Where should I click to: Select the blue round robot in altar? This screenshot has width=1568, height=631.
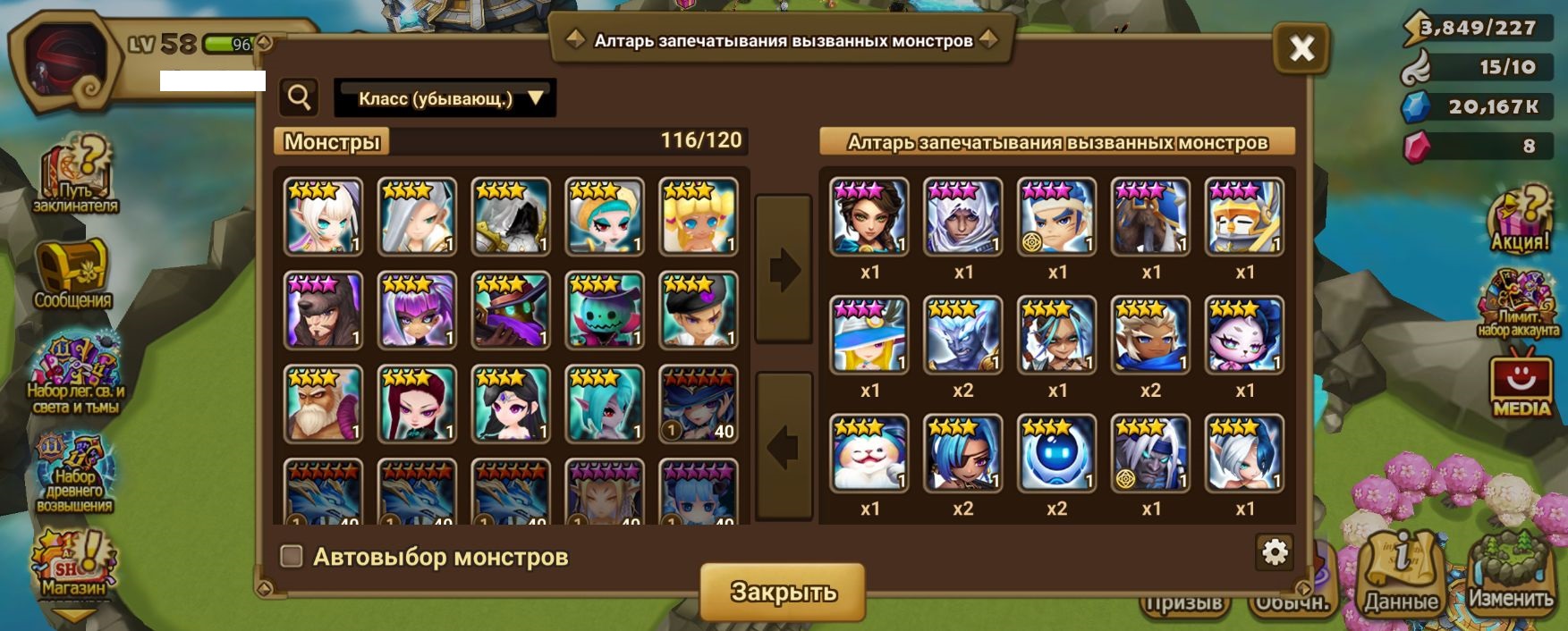coord(1056,452)
